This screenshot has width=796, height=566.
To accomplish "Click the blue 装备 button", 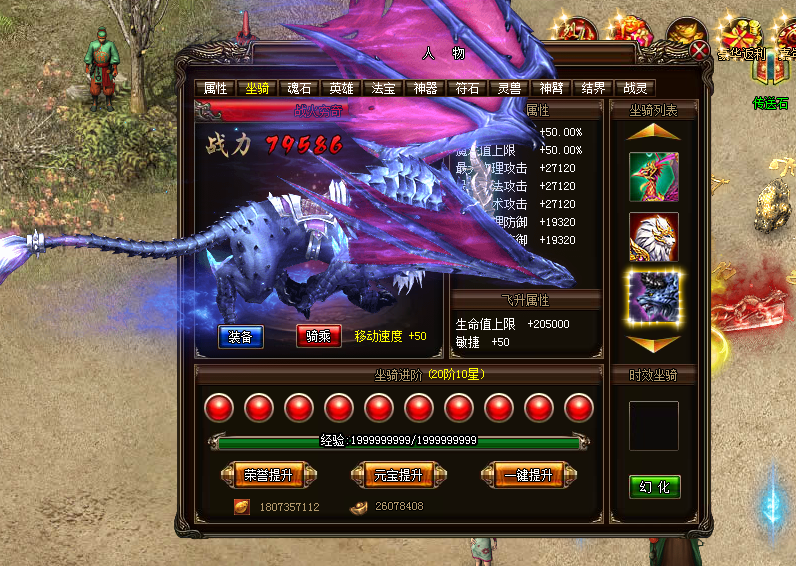I will (x=241, y=336).
